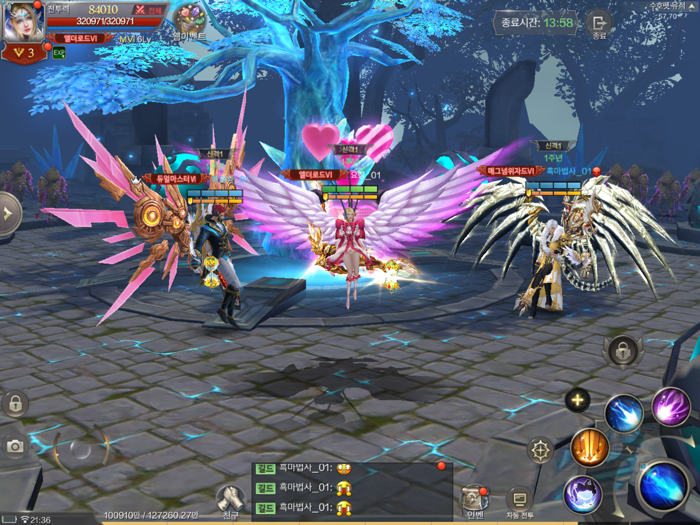The width and height of the screenshot is (700, 525).
Task: Take a screenshot with the camera icon
Action: point(14,447)
